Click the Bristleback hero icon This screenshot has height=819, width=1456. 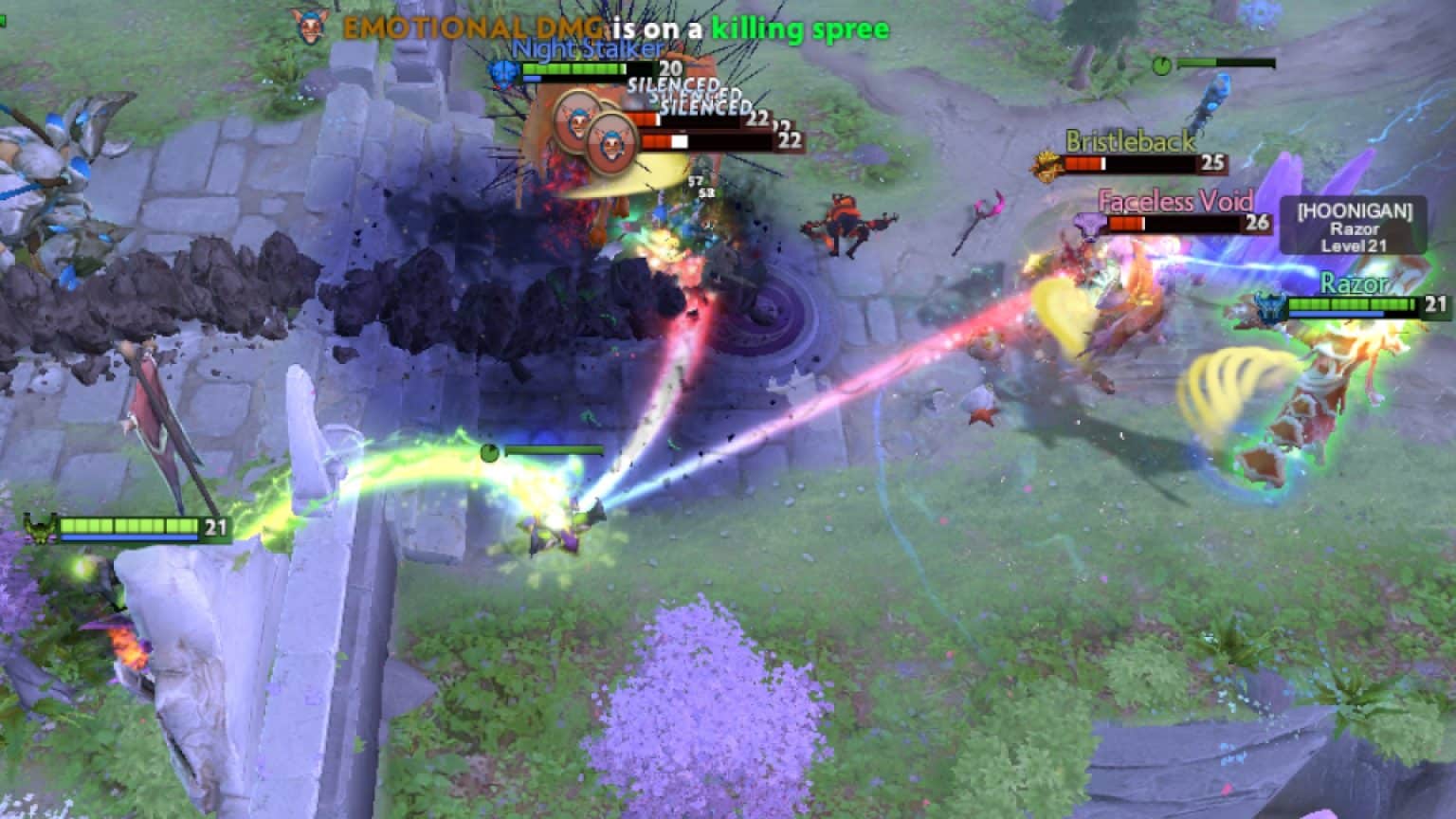pos(1046,161)
